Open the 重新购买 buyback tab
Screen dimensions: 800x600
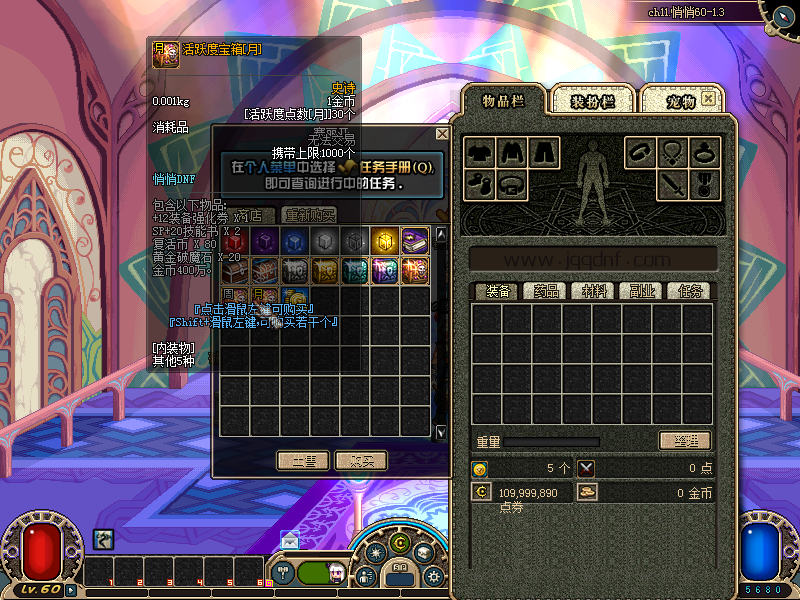(x=309, y=215)
